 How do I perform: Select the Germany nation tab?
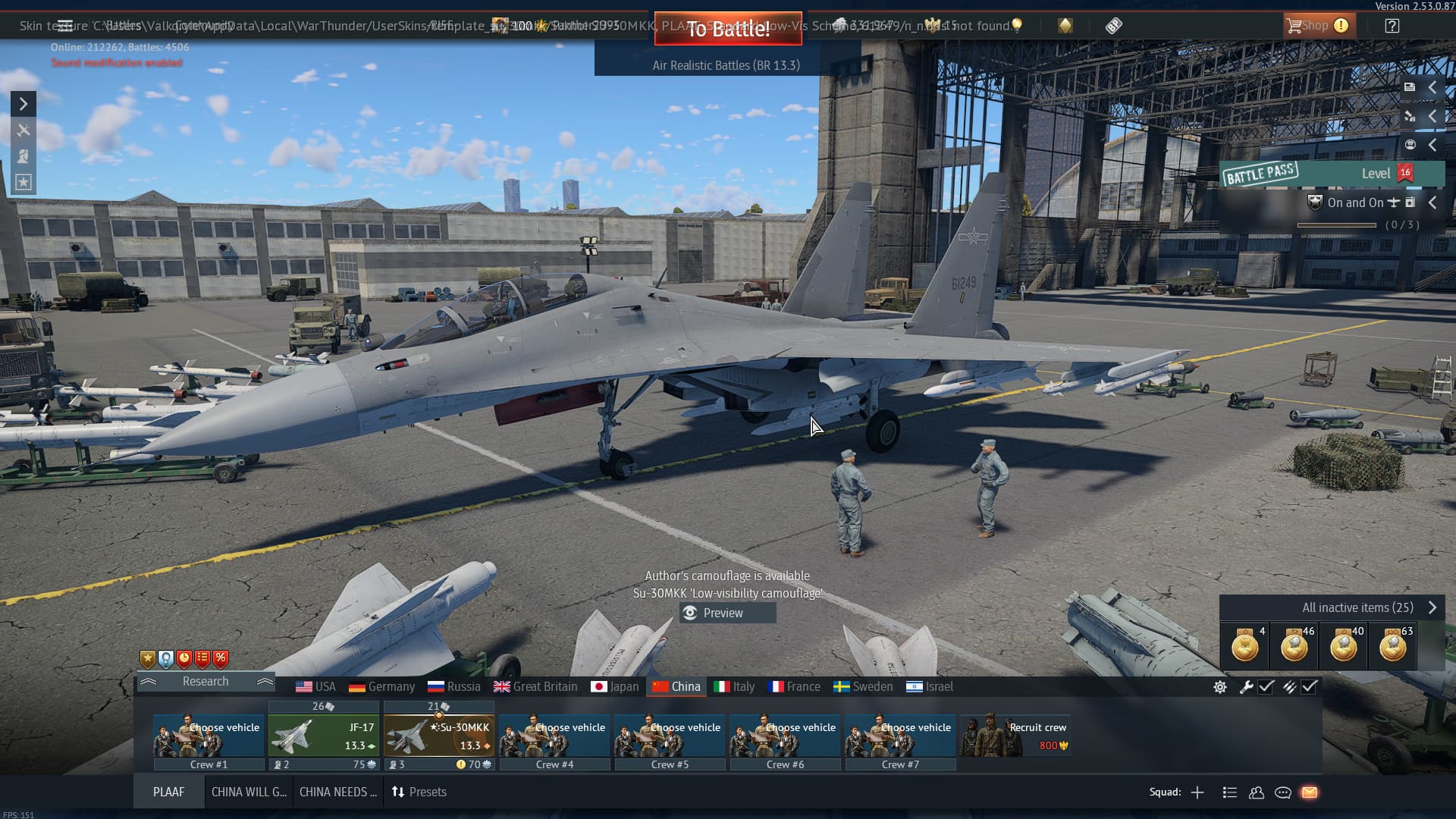[382, 686]
